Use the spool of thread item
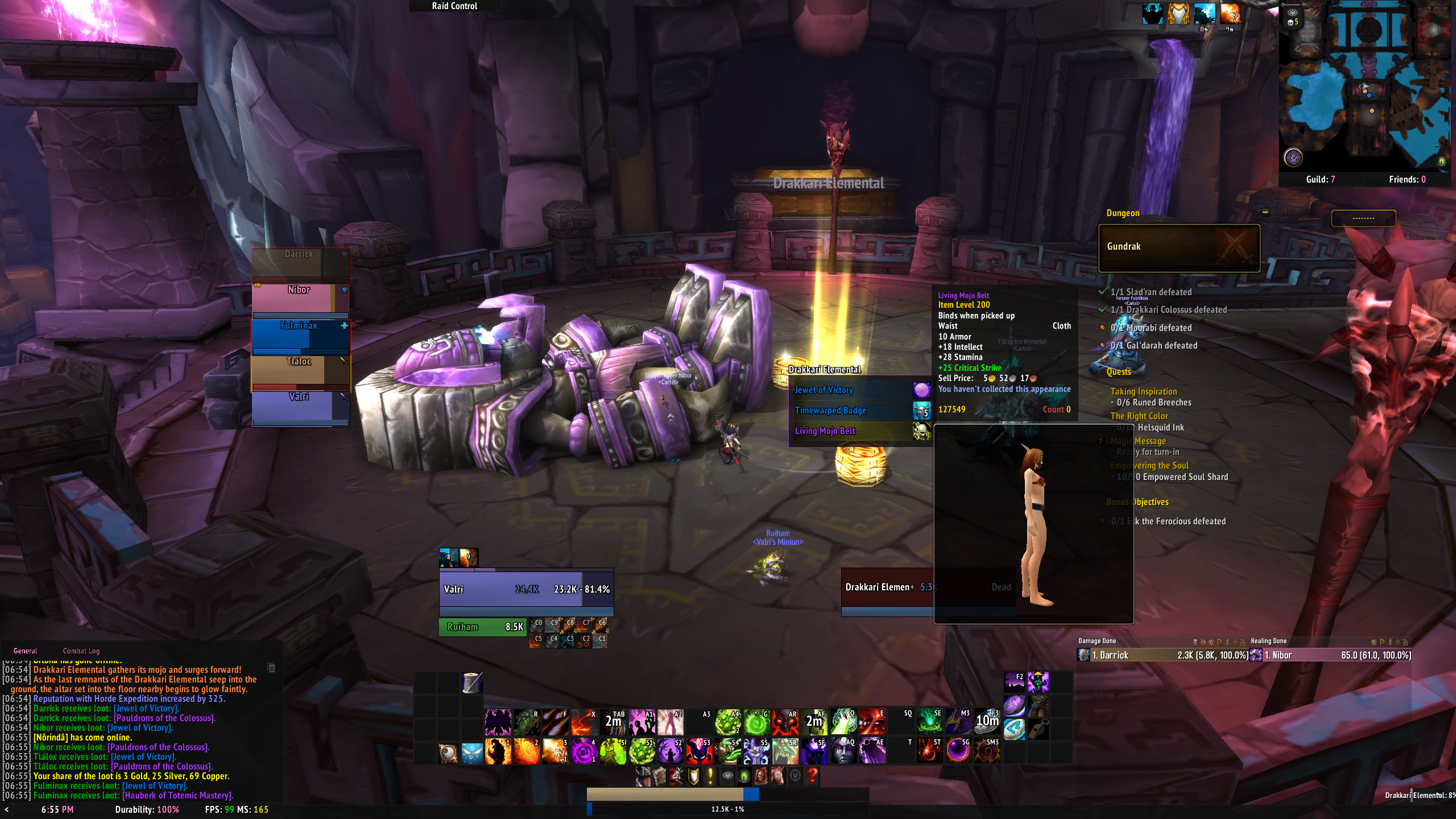This screenshot has width=1456, height=819. pos(472,682)
